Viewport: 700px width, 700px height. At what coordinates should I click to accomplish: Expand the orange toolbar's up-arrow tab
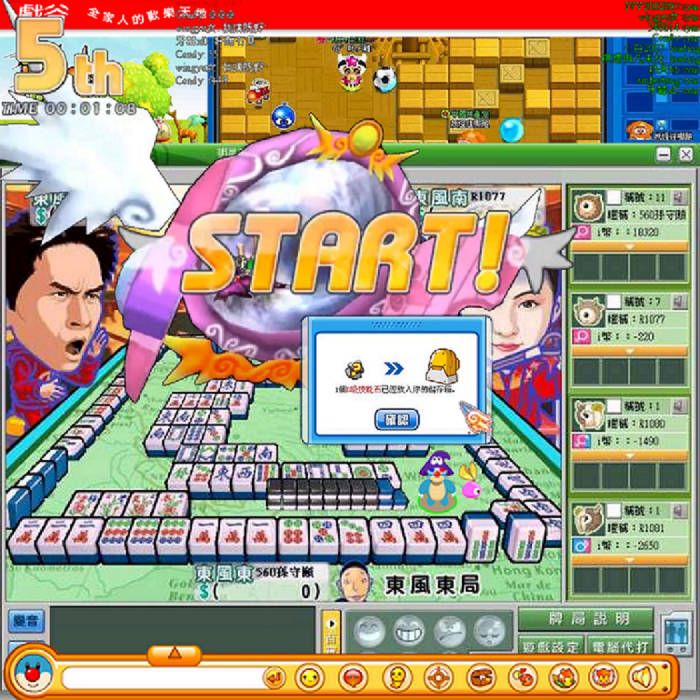click(174, 653)
